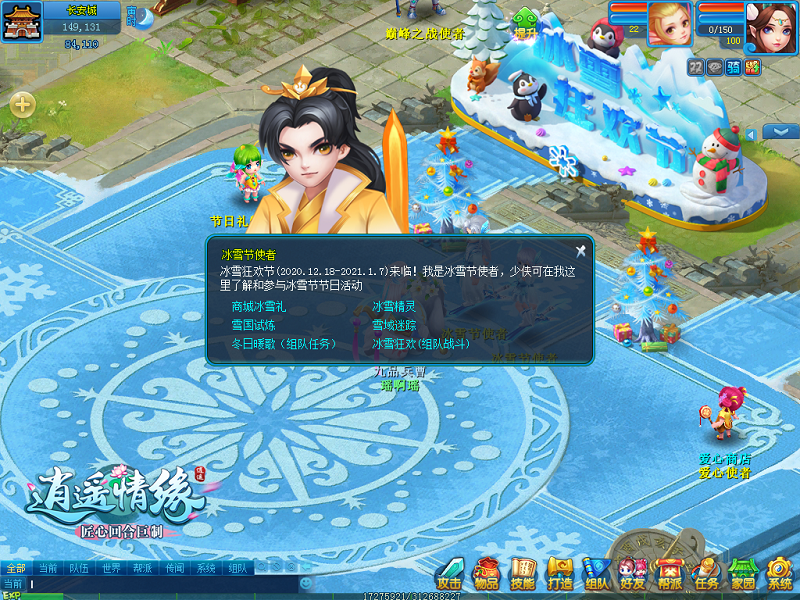Open the 物品 inventory bag
This screenshot has height=600, width=800.
(x=487, y=574)
